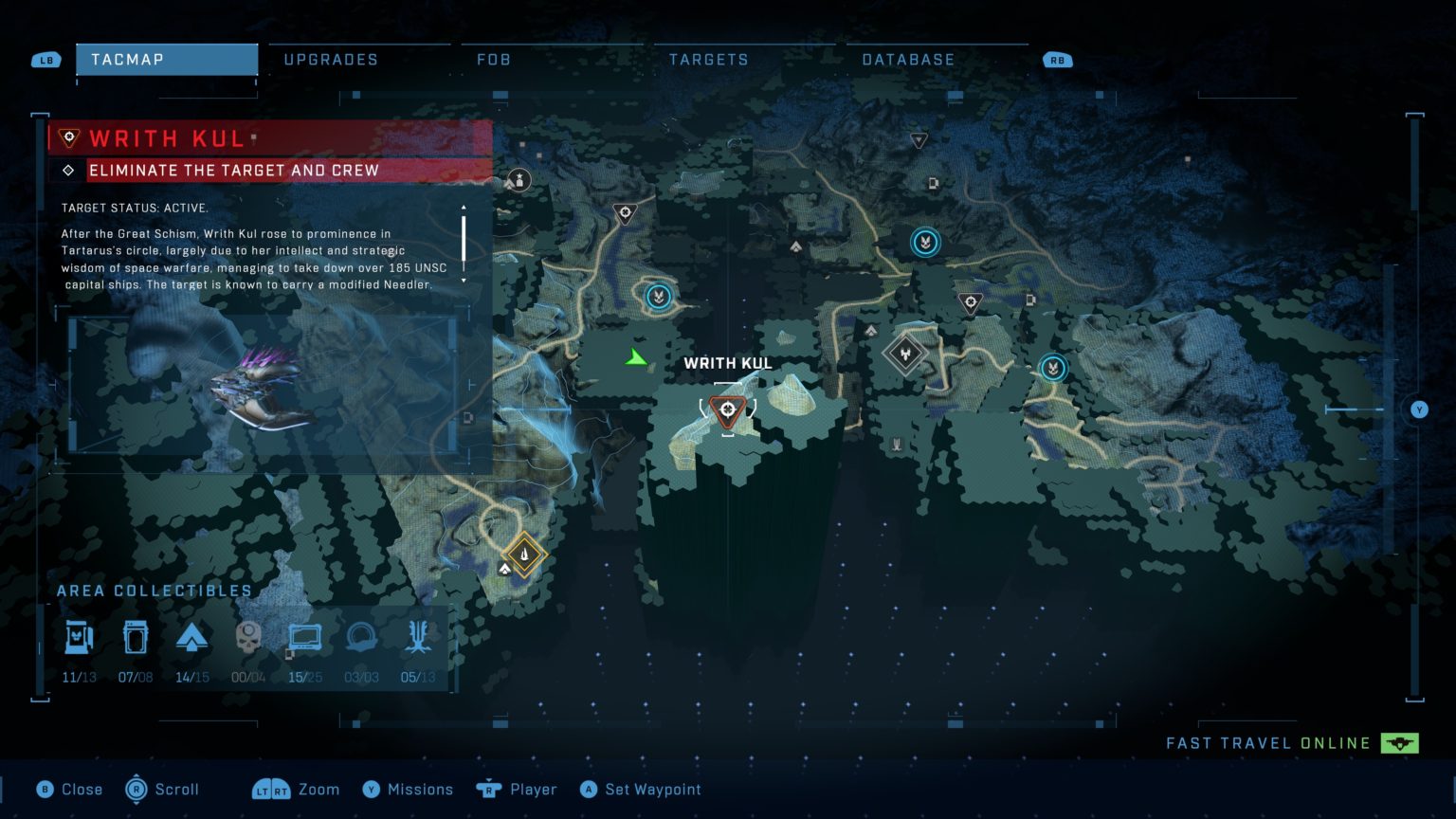Select the UNSC Audio Log collectibles icon
The width and height of the screenshot is (1456, 819).
[x=305, y=637]
